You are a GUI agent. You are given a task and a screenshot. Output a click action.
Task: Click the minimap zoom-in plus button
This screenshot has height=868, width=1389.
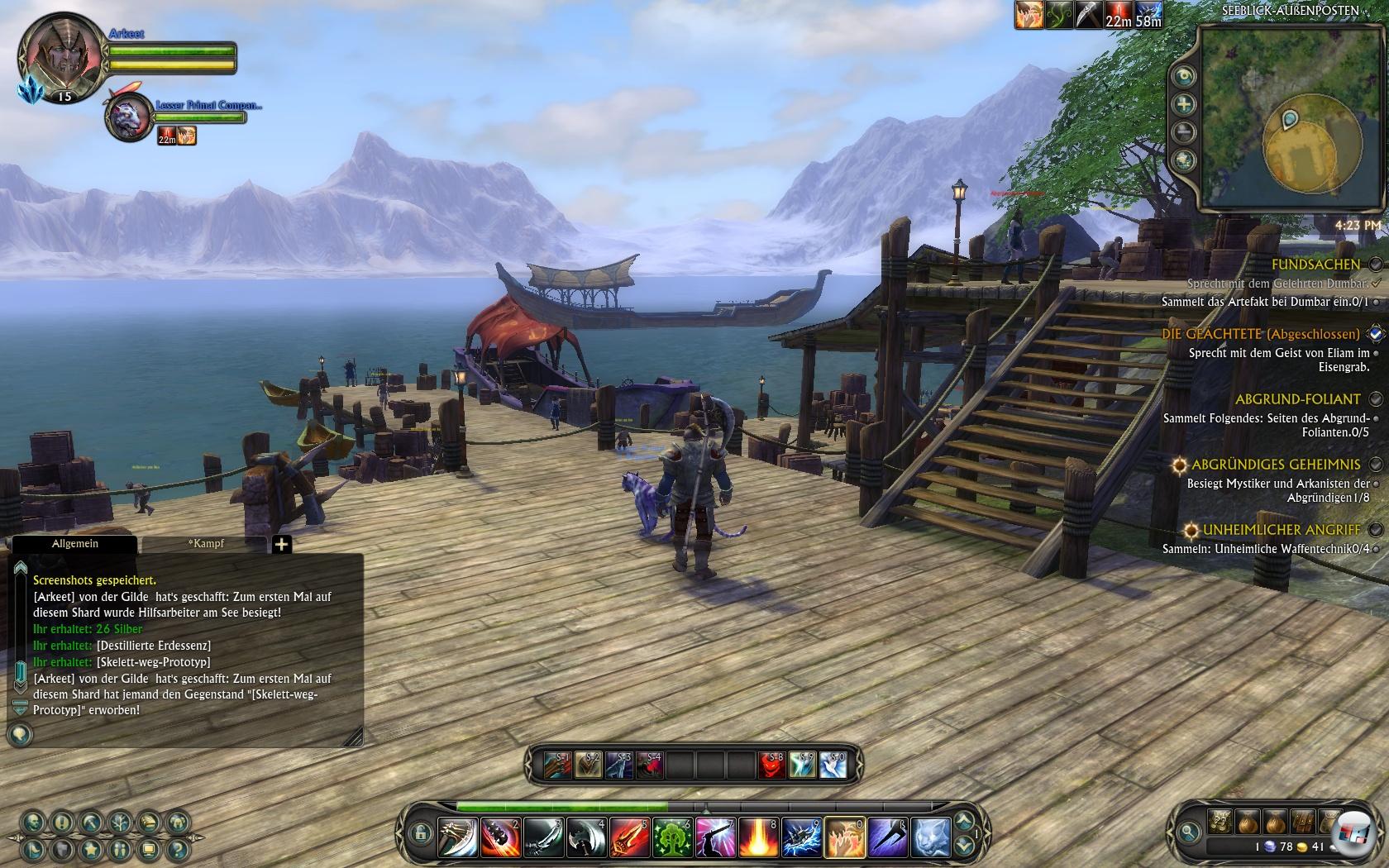point(1185,104)
